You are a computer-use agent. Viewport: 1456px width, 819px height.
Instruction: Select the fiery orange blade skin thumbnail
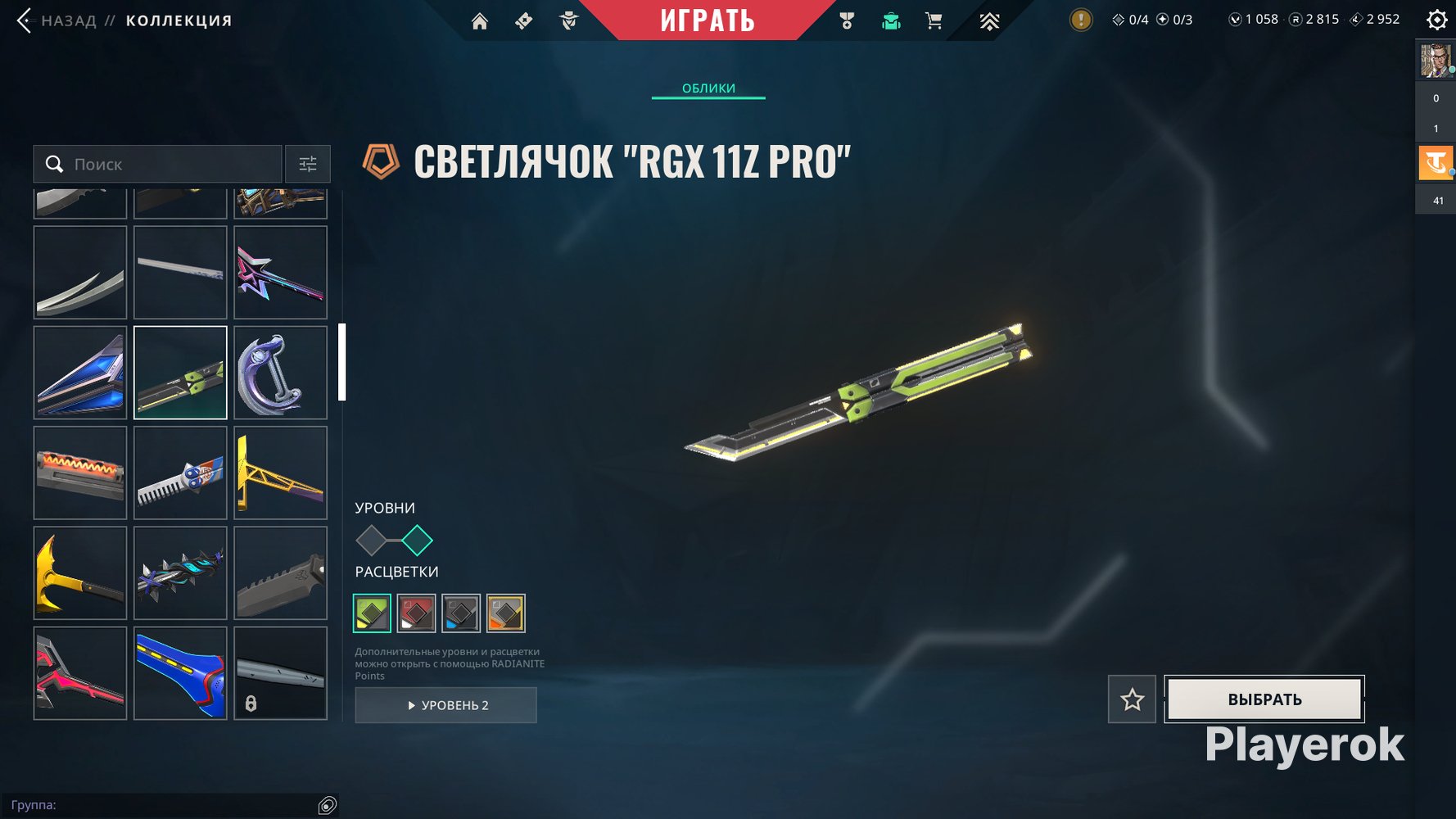(x=80, y=473)
